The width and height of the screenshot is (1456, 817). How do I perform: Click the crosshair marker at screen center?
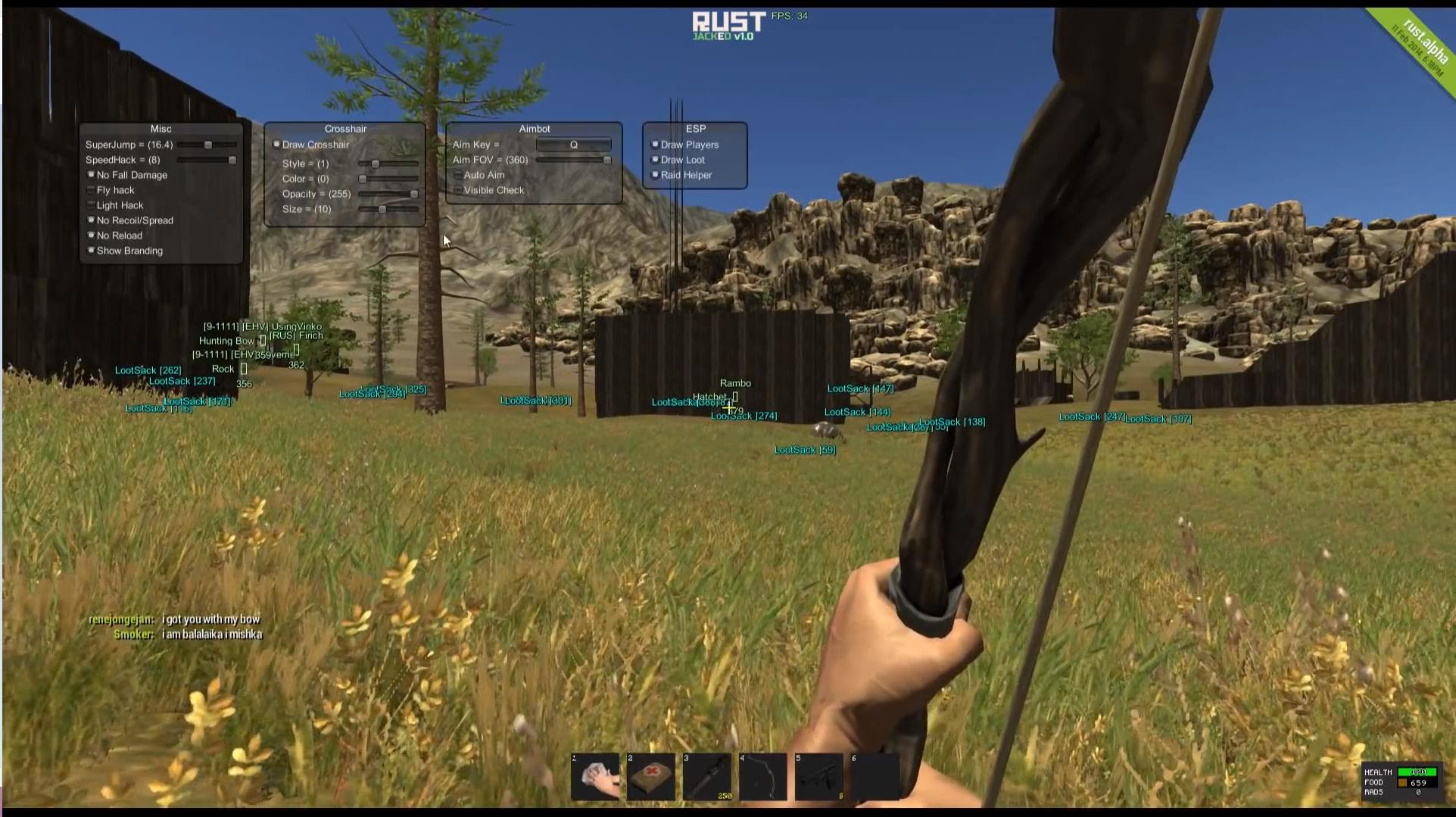point(728,409)
